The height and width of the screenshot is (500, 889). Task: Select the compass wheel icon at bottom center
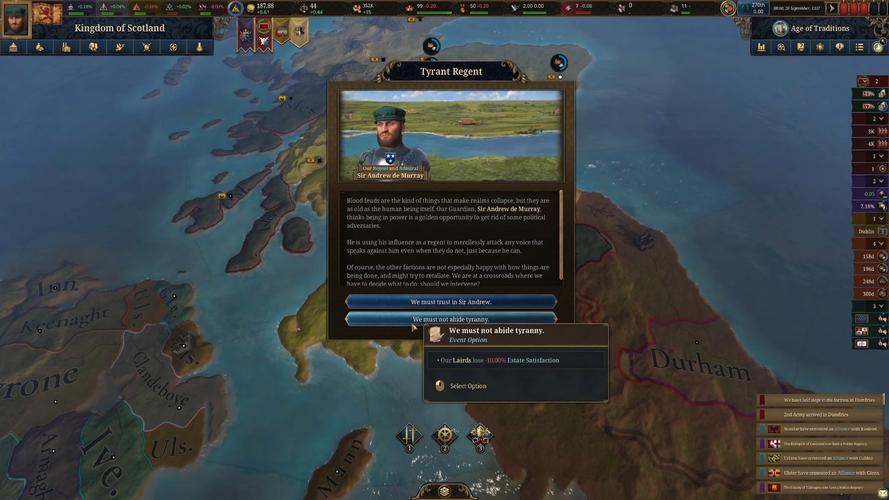click(x=444, y=437)
